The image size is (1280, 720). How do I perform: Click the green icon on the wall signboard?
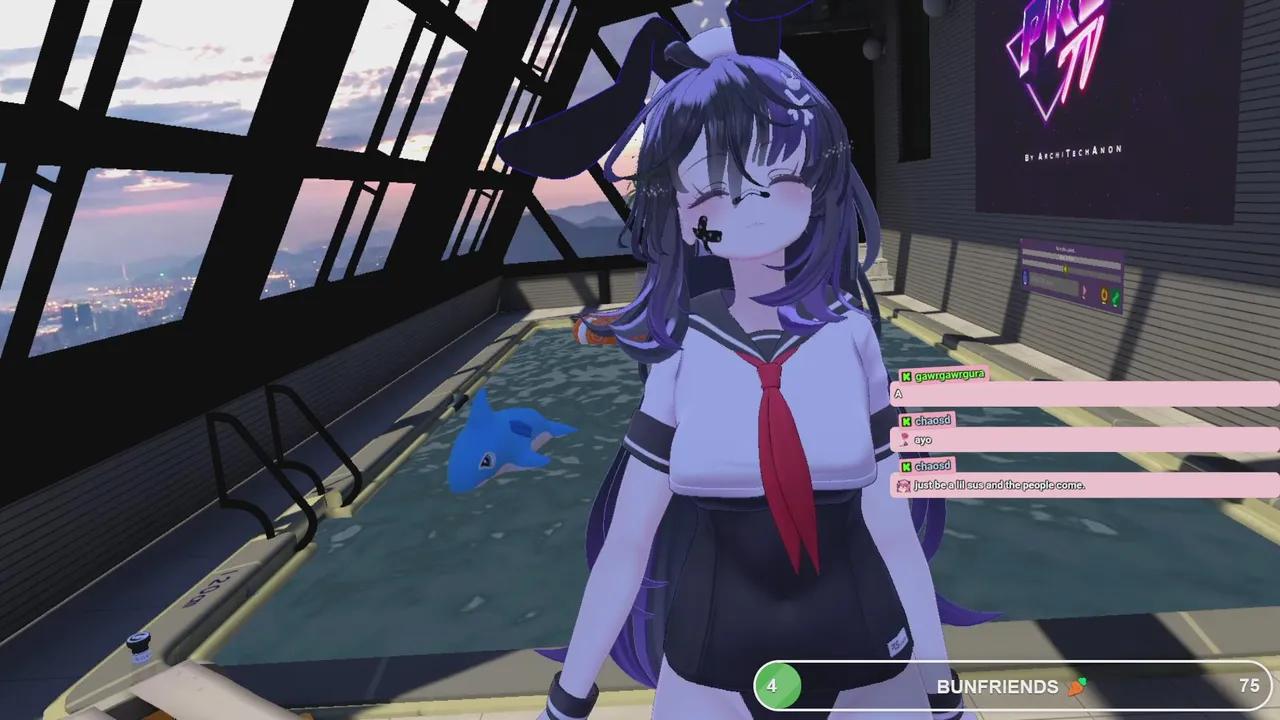[x=1116, y=295]
